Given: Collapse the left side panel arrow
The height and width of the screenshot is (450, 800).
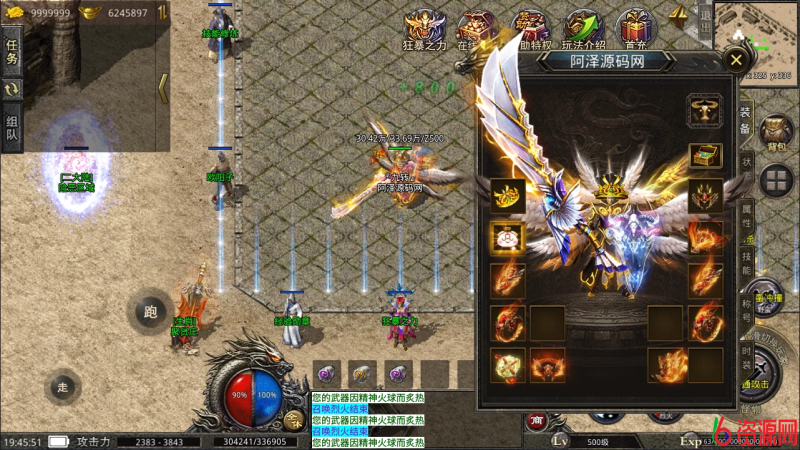Looking at the screenshot, I should (163, 87).
